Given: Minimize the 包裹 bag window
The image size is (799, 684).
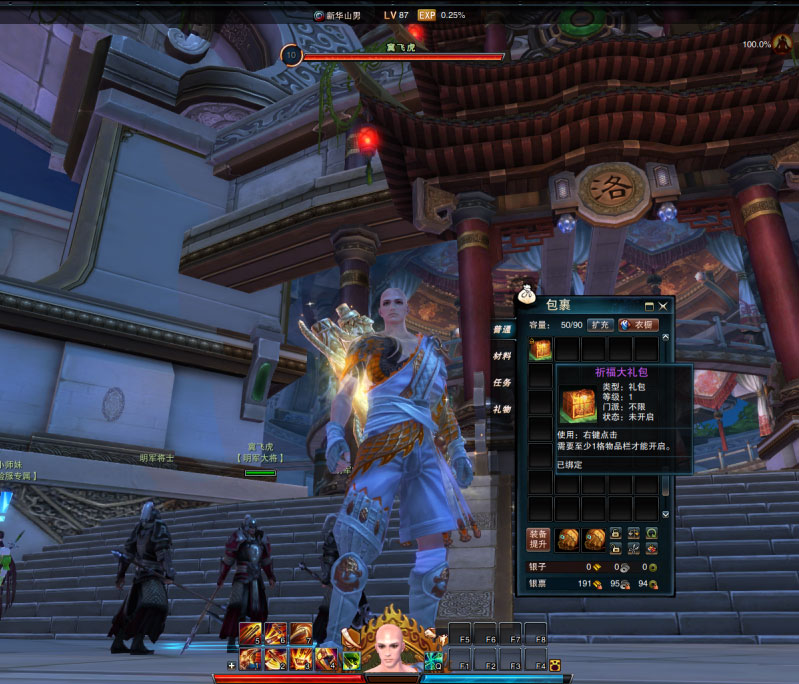Looking at the screenshot, I should (x=649, y=306).
